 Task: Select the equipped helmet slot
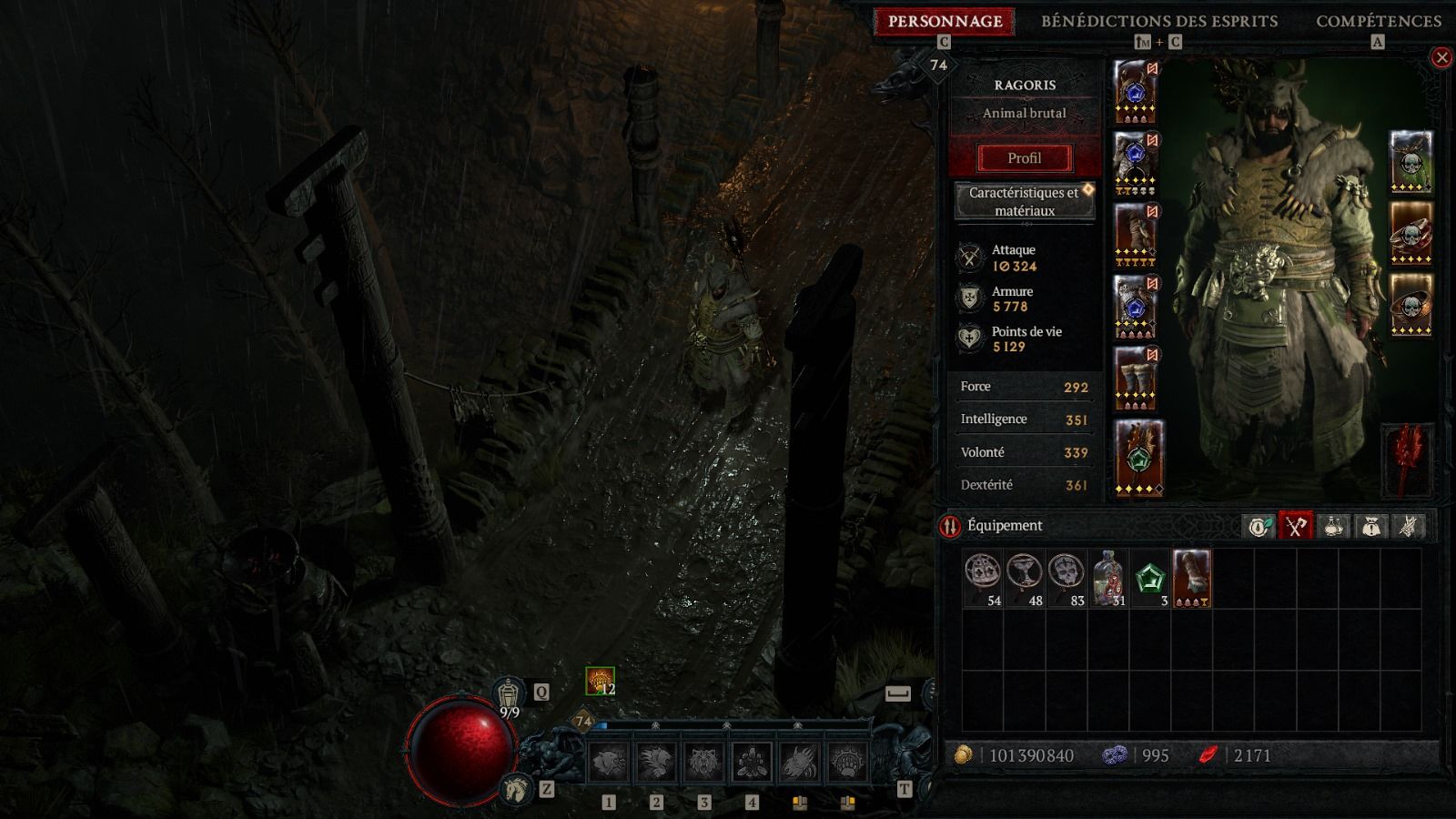(1136, 92)
